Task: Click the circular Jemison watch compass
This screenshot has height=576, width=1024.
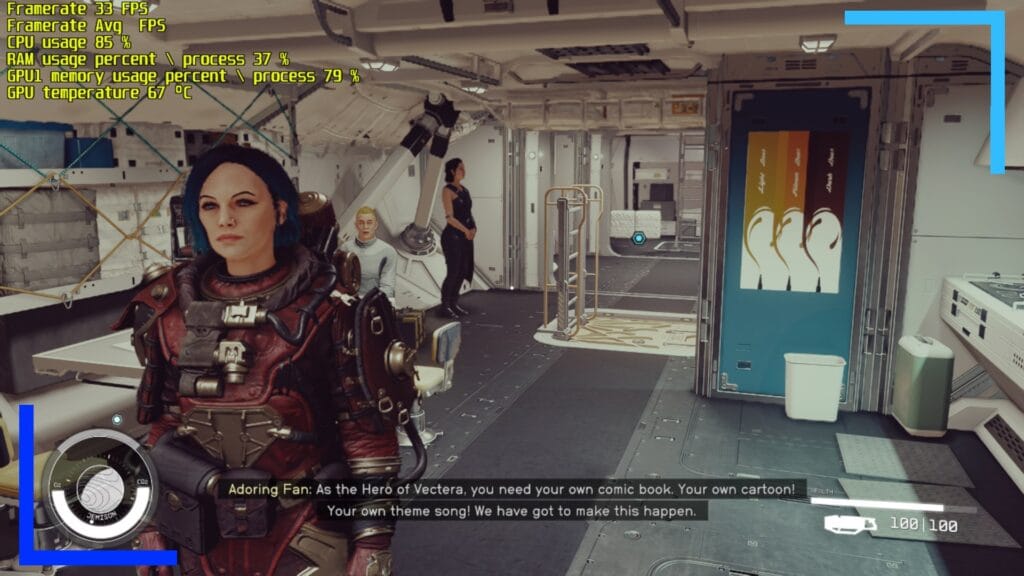Action: coord(98,489)
